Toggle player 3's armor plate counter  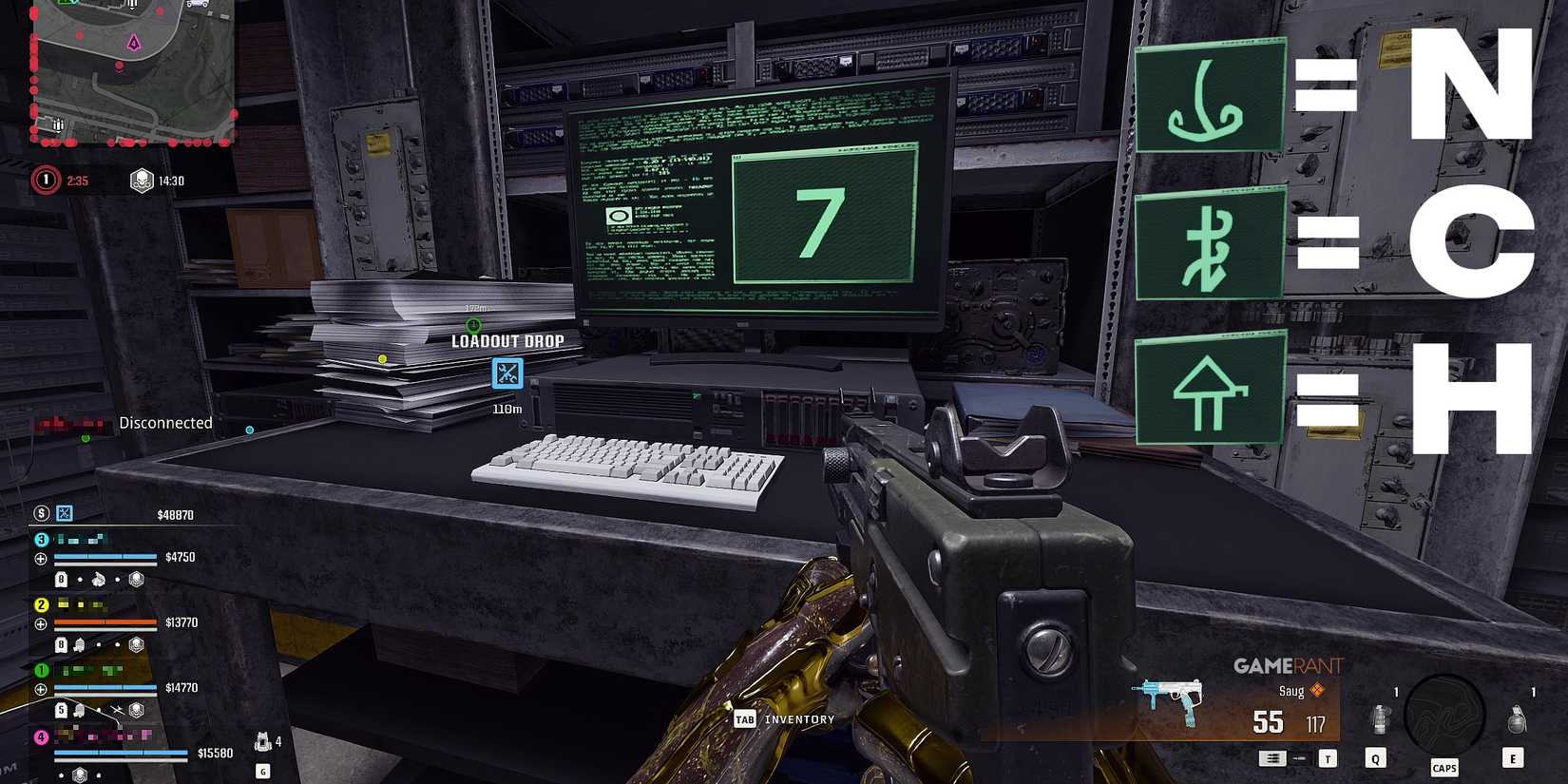pos(59,577)
